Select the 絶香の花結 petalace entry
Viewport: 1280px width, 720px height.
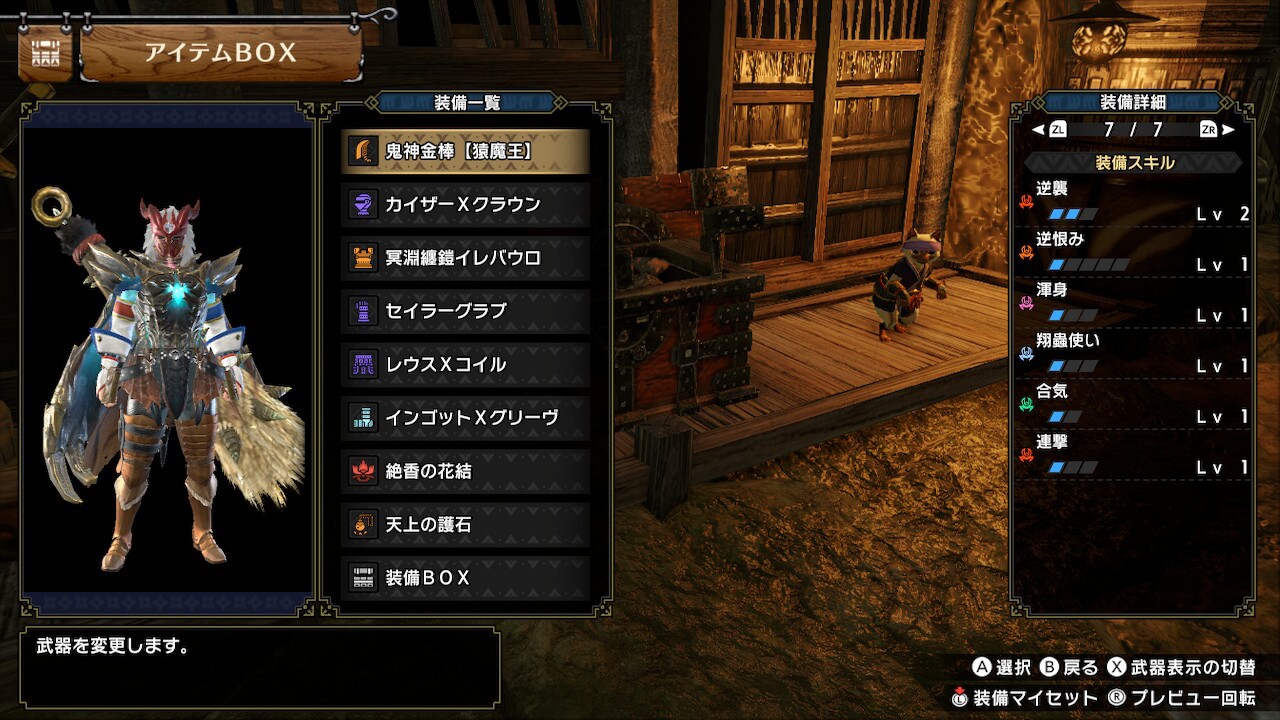click(465, 471)
